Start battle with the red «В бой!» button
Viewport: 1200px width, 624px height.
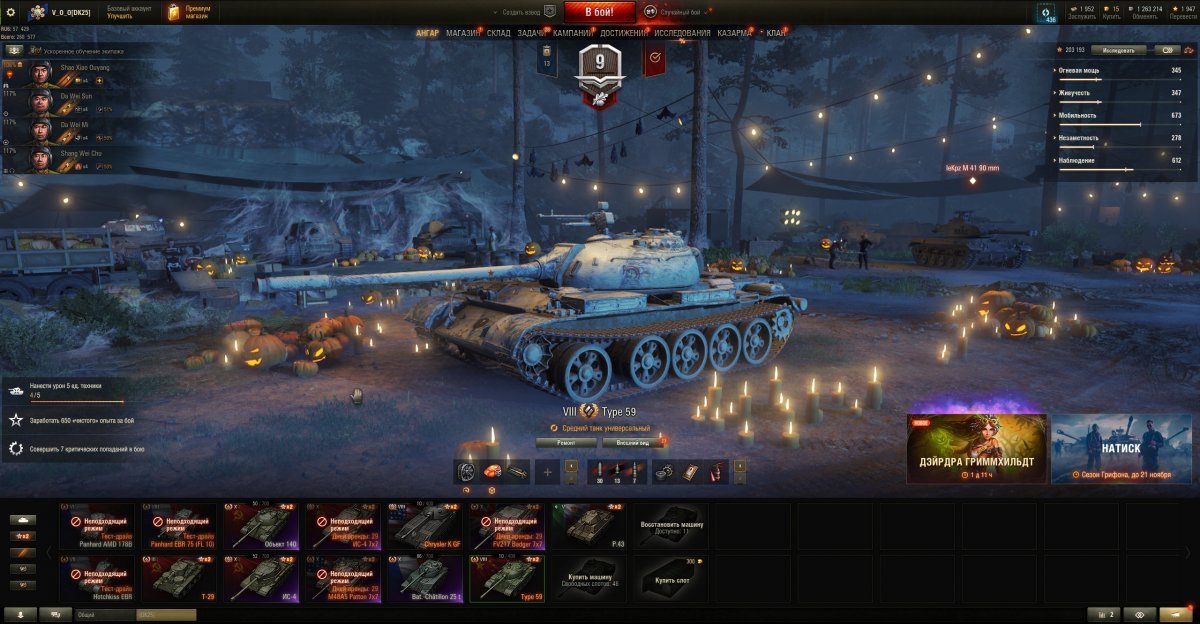click(x=599, y=12)
